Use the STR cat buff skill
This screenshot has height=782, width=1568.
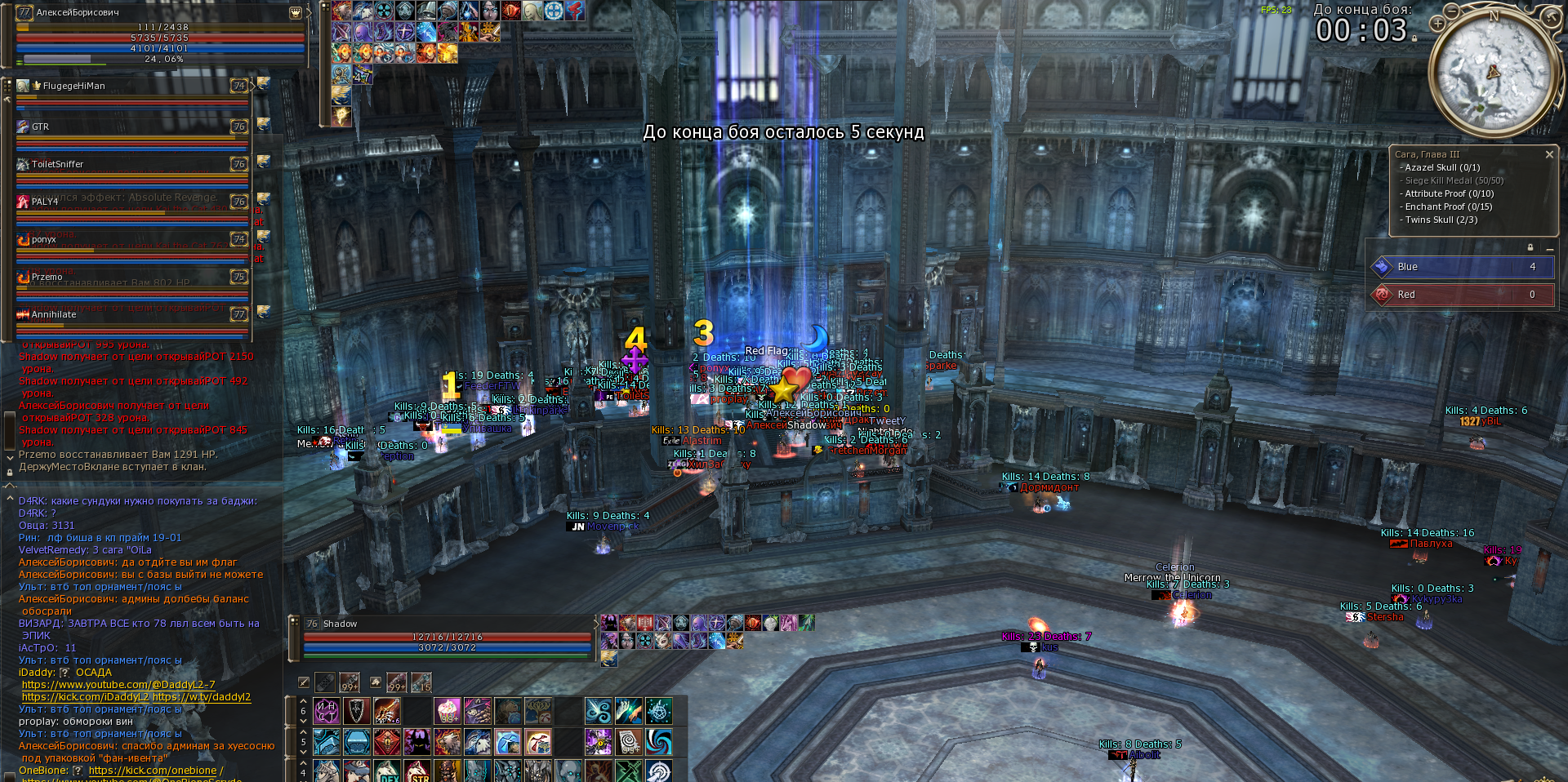417,771
